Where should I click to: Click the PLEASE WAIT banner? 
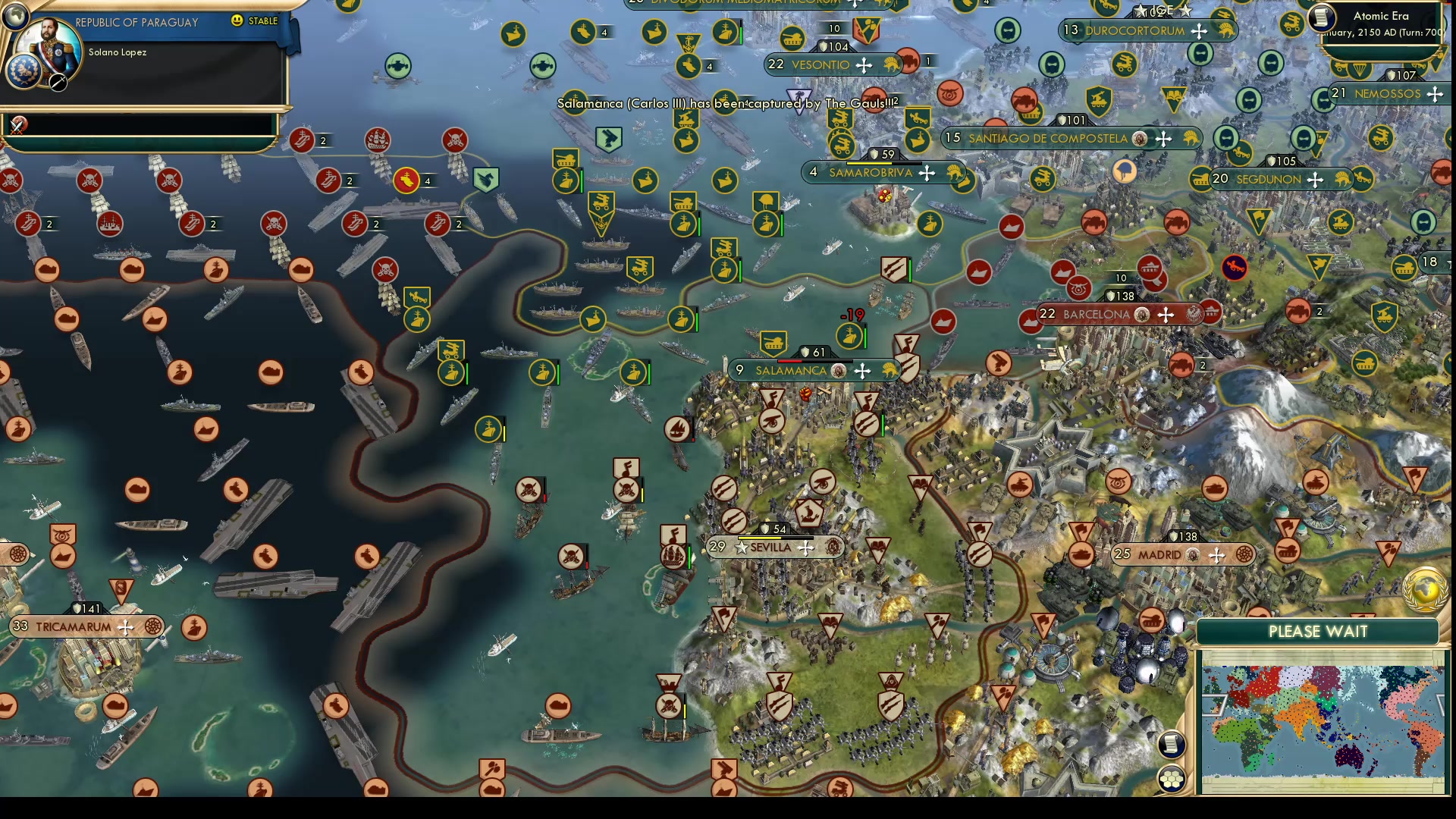tap(1318, 630)
